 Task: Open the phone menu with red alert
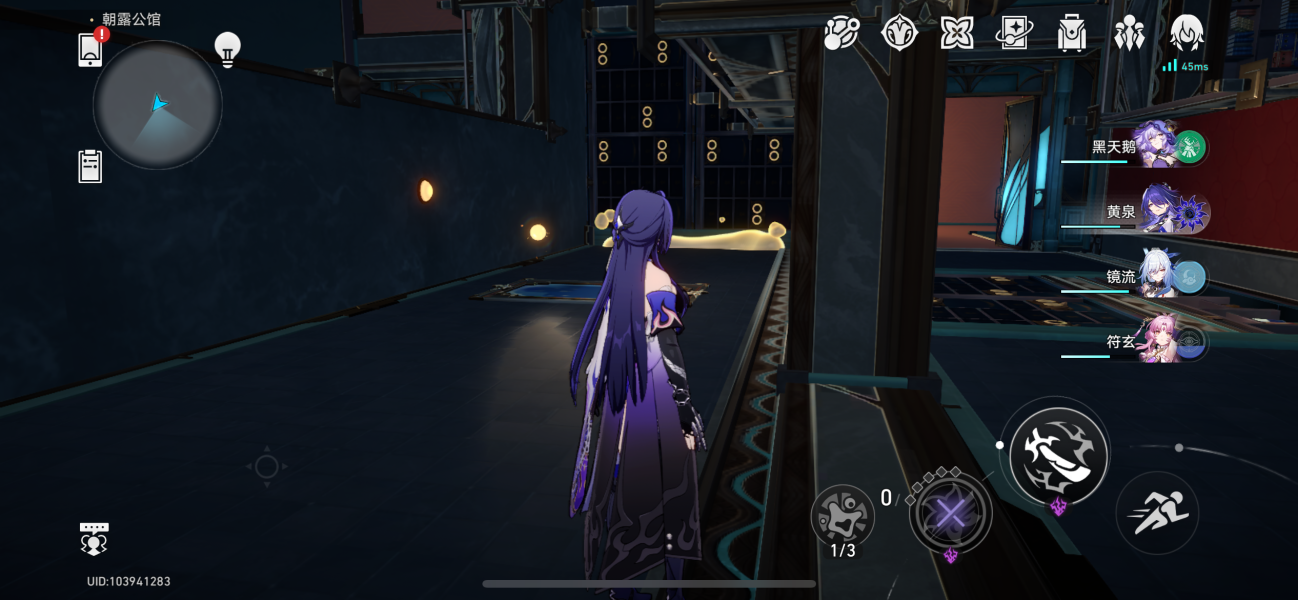(x=91, y=49)
